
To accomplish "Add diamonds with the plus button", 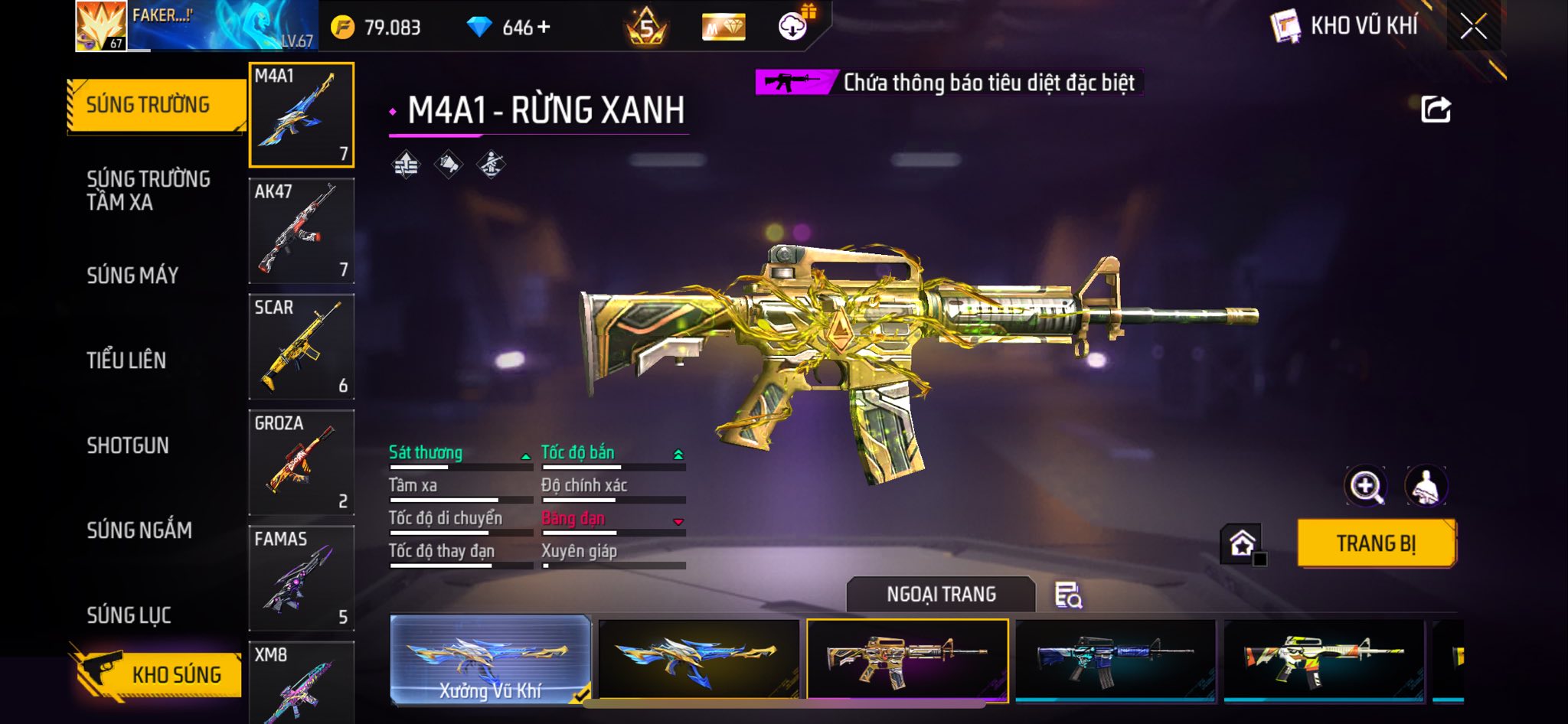I will pyautogui.click(x=544, y=28).
